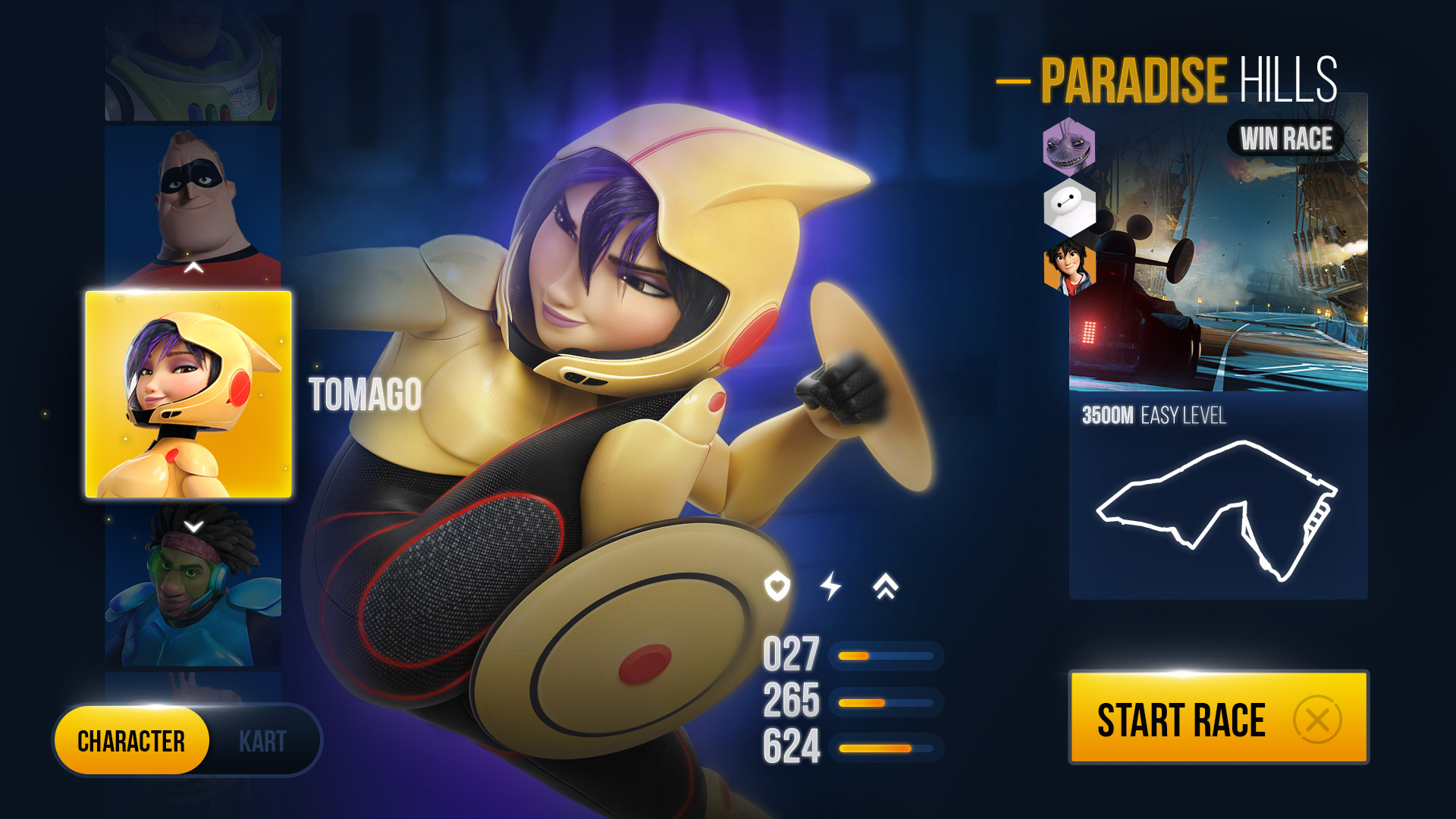Open the WIN RACE objective badge
This screenshot has width=1456, height=819.
[x=1285, y=137]
